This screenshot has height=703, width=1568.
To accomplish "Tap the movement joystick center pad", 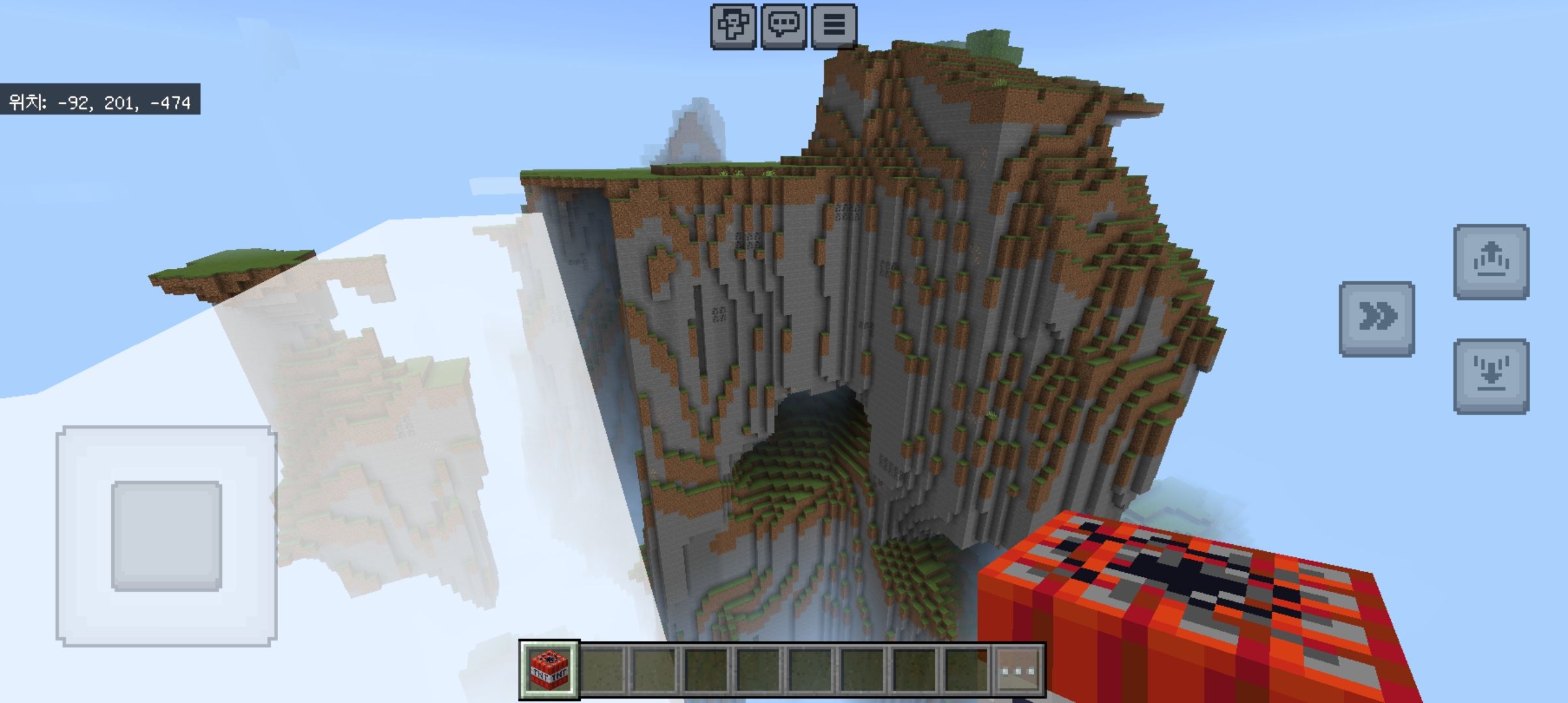I will (x=167, y=536).
